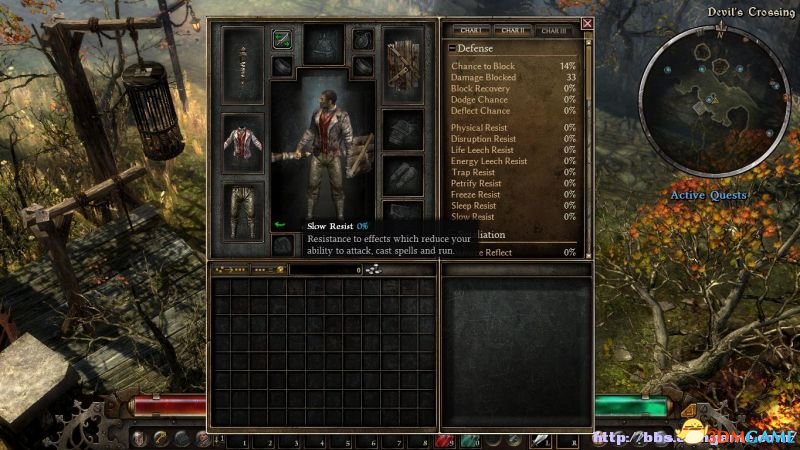Select the CHAR III tab
Image resolution: width=800 pixels, height=450 pixels.
pos(554,31)
